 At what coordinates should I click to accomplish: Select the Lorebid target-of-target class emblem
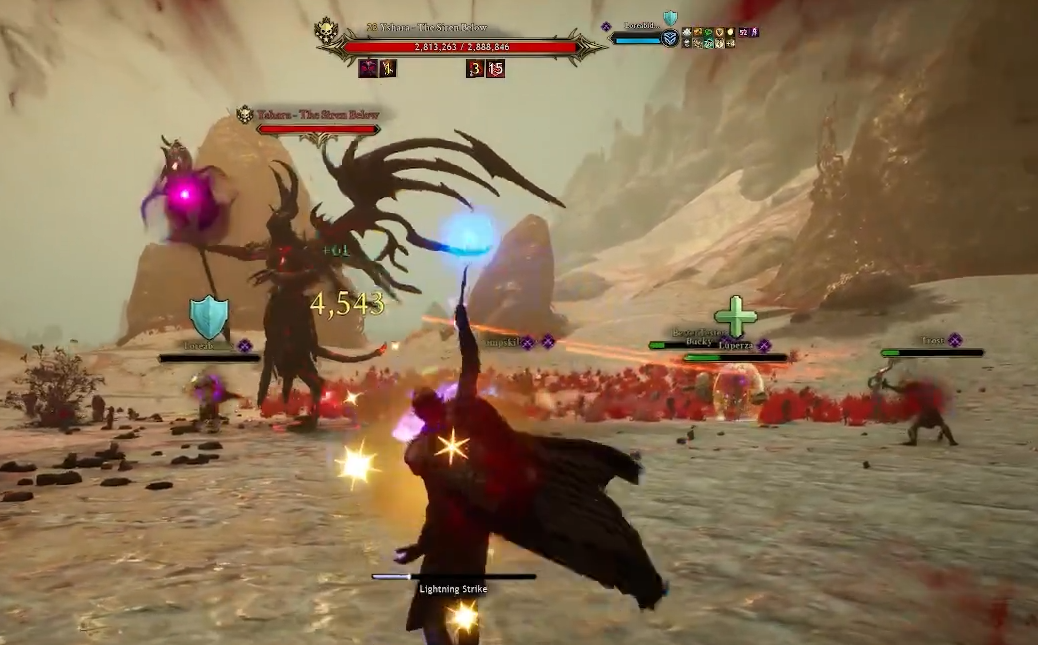click(670, 38)
